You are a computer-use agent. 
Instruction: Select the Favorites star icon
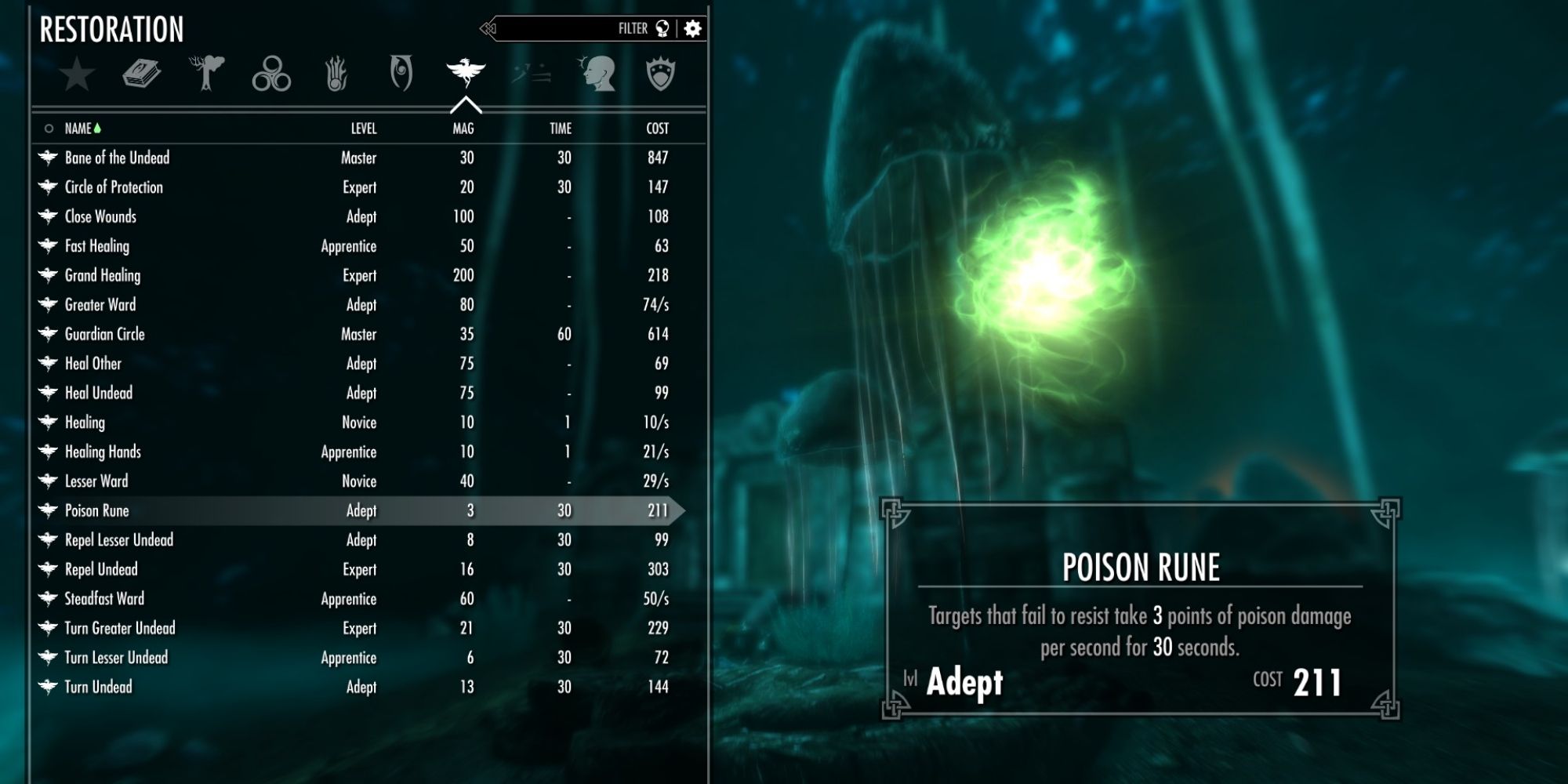point(74,74)
